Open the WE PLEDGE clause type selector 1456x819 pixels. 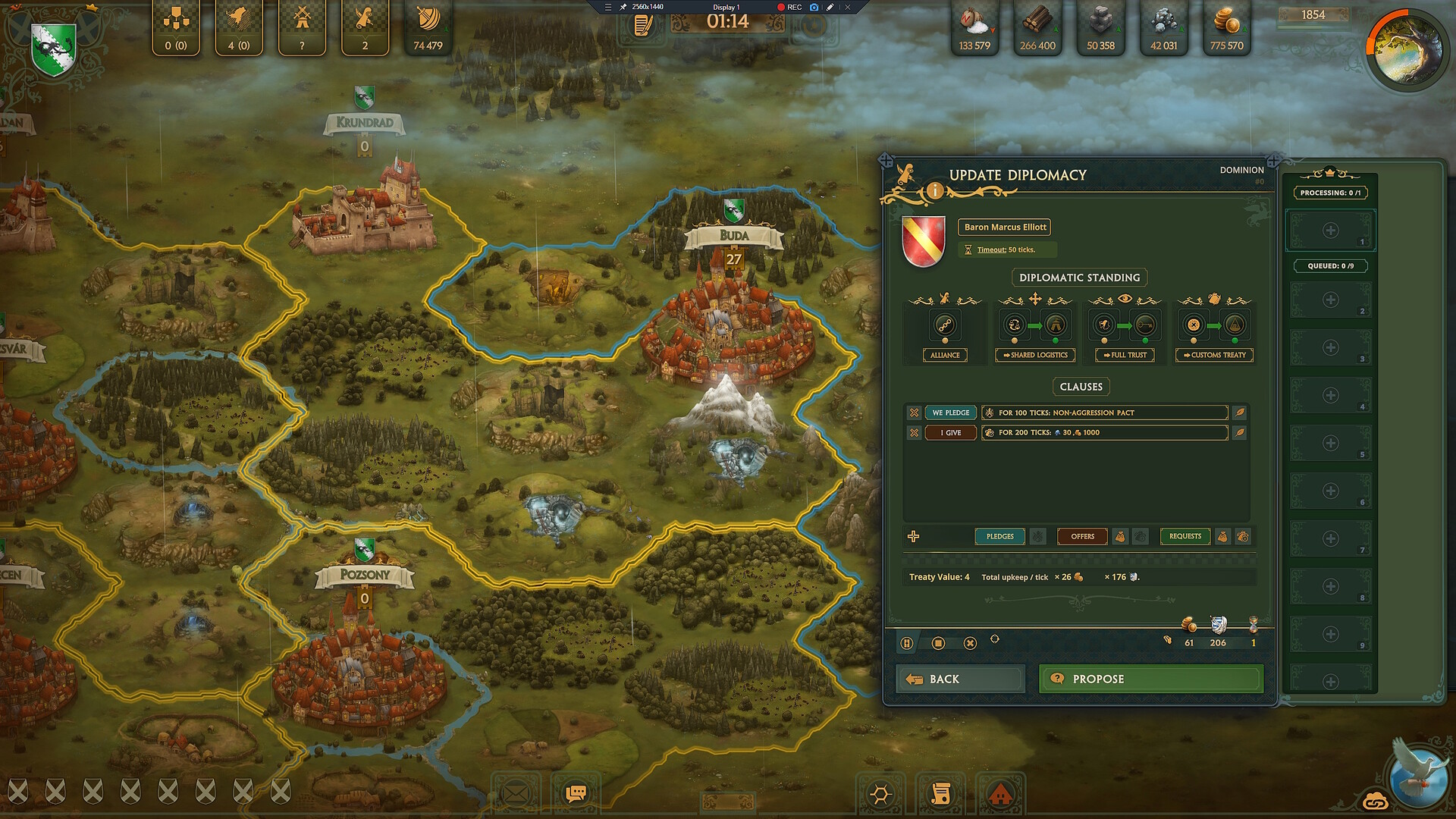tap(950, 412)
